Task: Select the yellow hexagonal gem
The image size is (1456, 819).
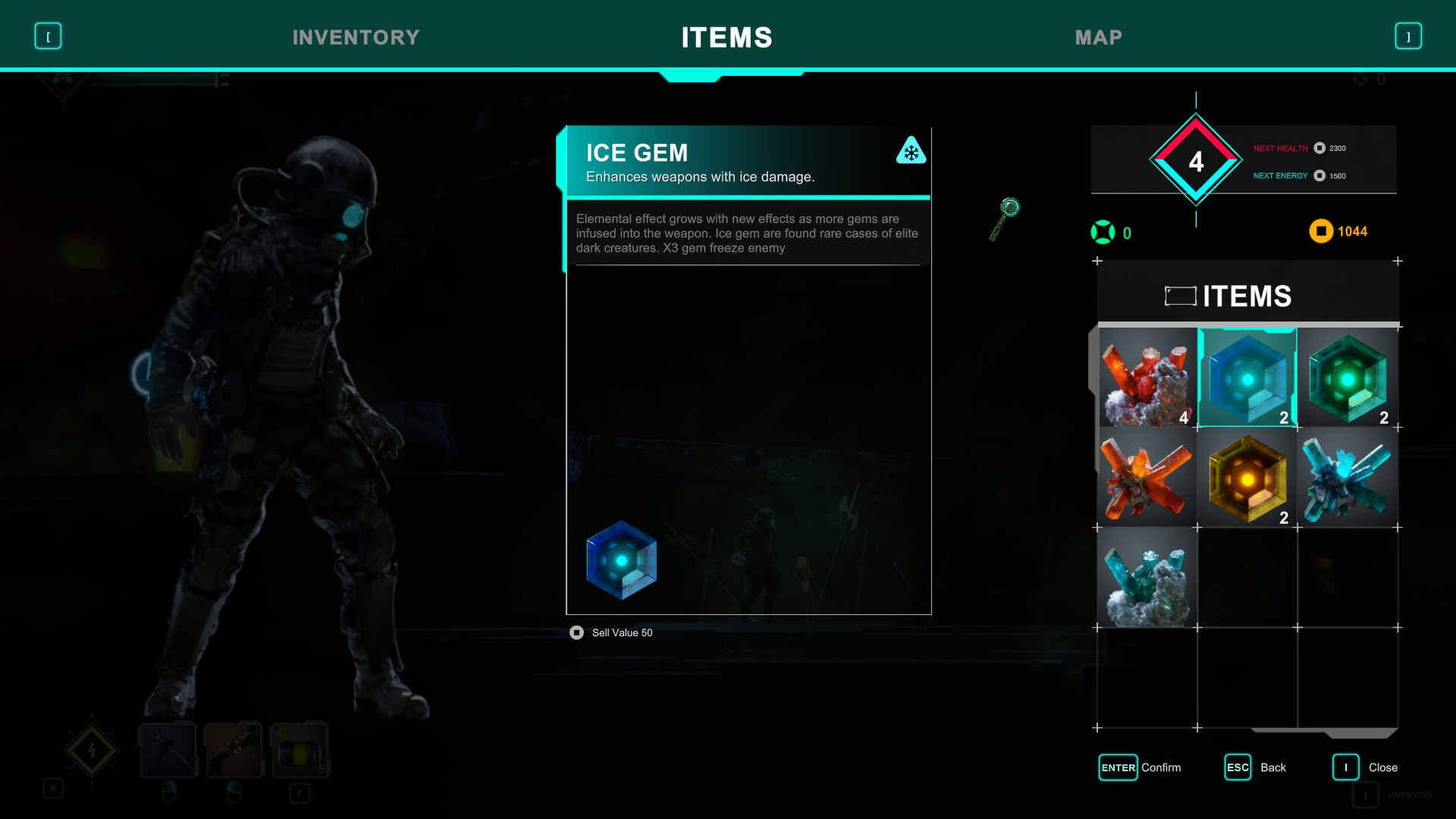Action: pos(1247,478)
